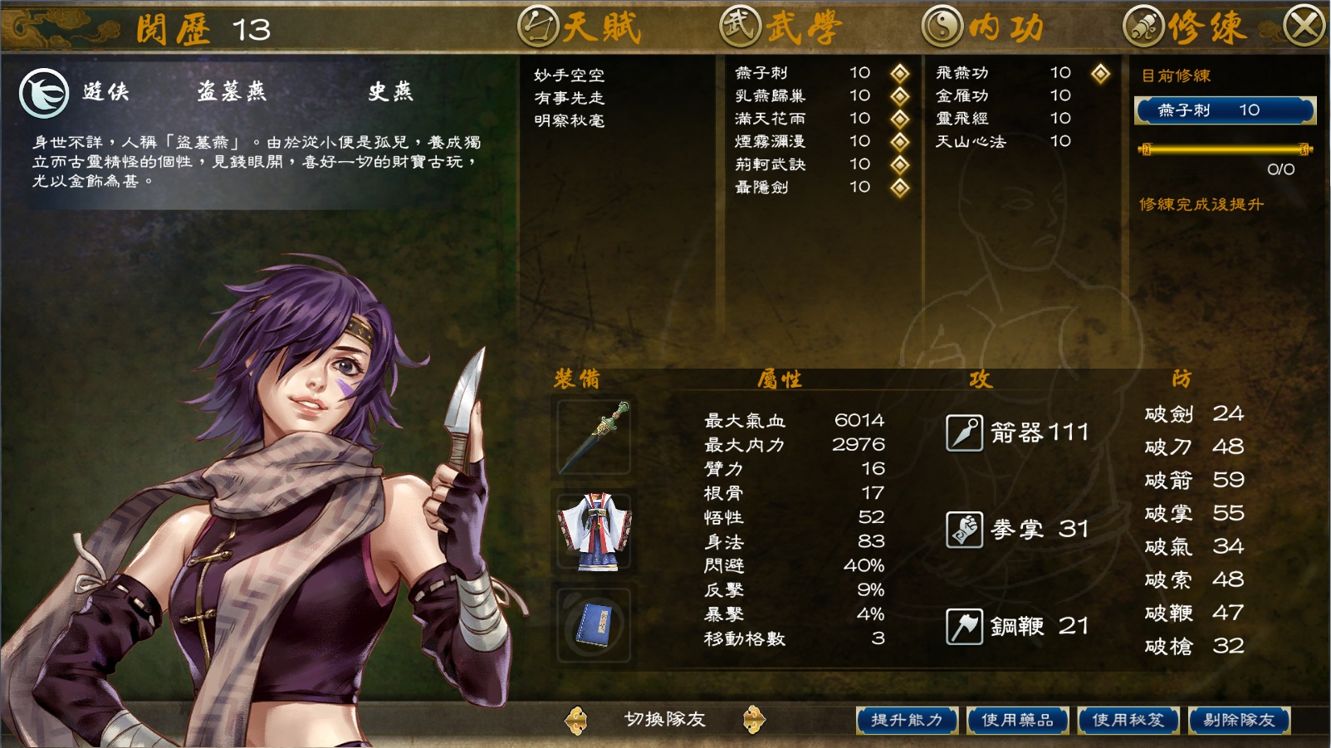Select the blue book accessory slot

(594, 625)
